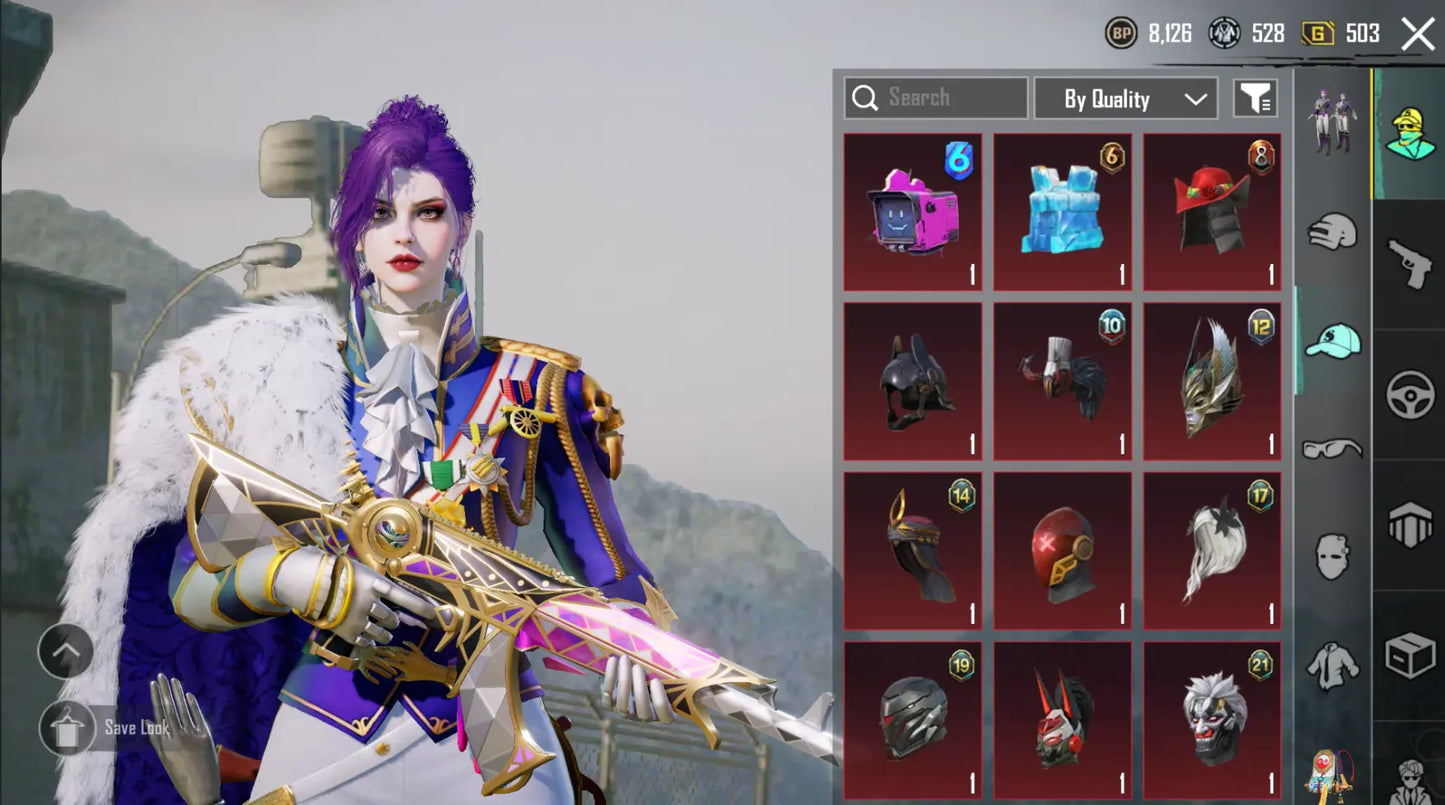
Task: Open the By Quality sort dropdown
Action: coord(1125,98)
